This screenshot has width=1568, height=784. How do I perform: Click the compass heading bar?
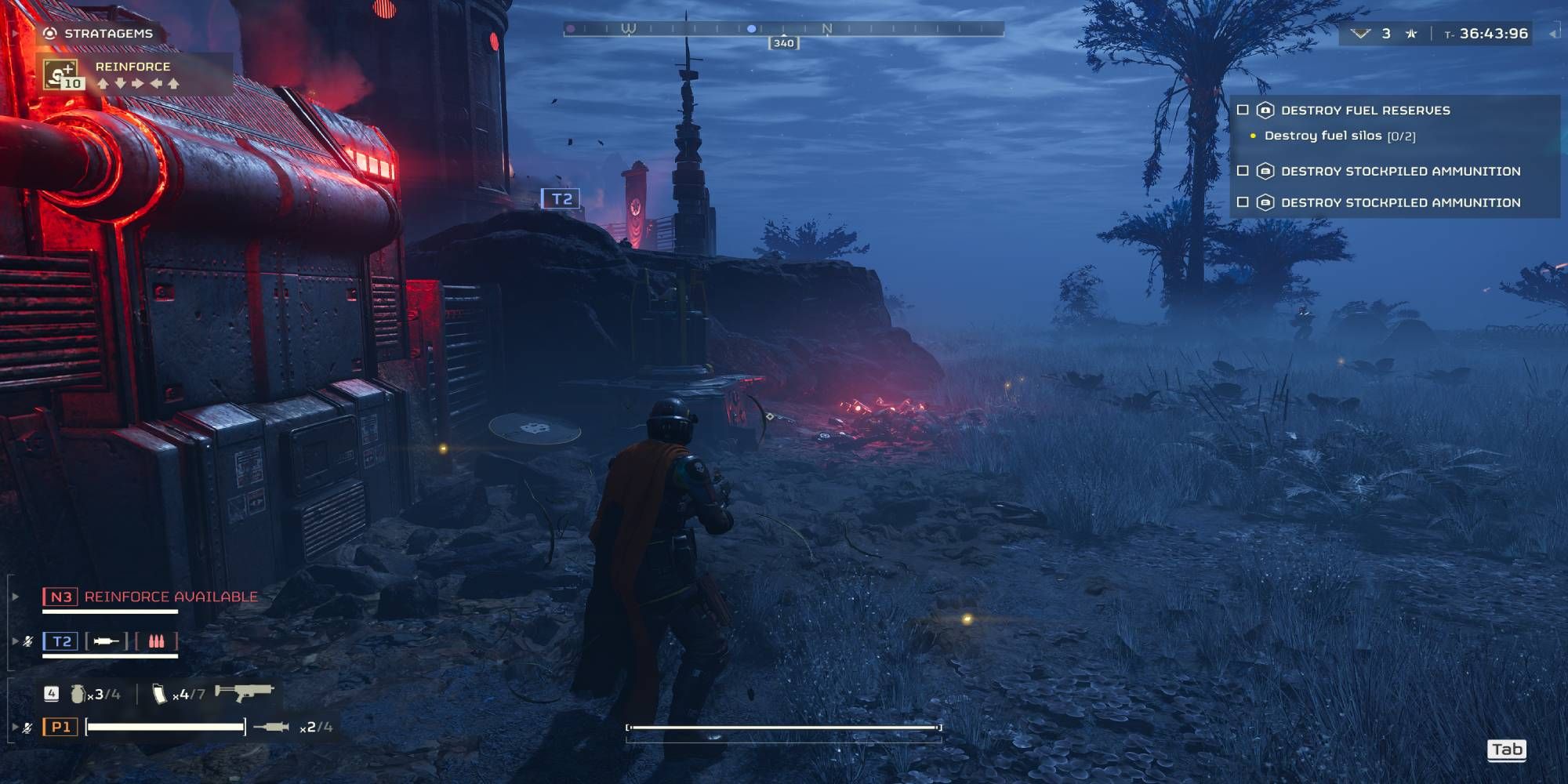click(x=783, y=29)
